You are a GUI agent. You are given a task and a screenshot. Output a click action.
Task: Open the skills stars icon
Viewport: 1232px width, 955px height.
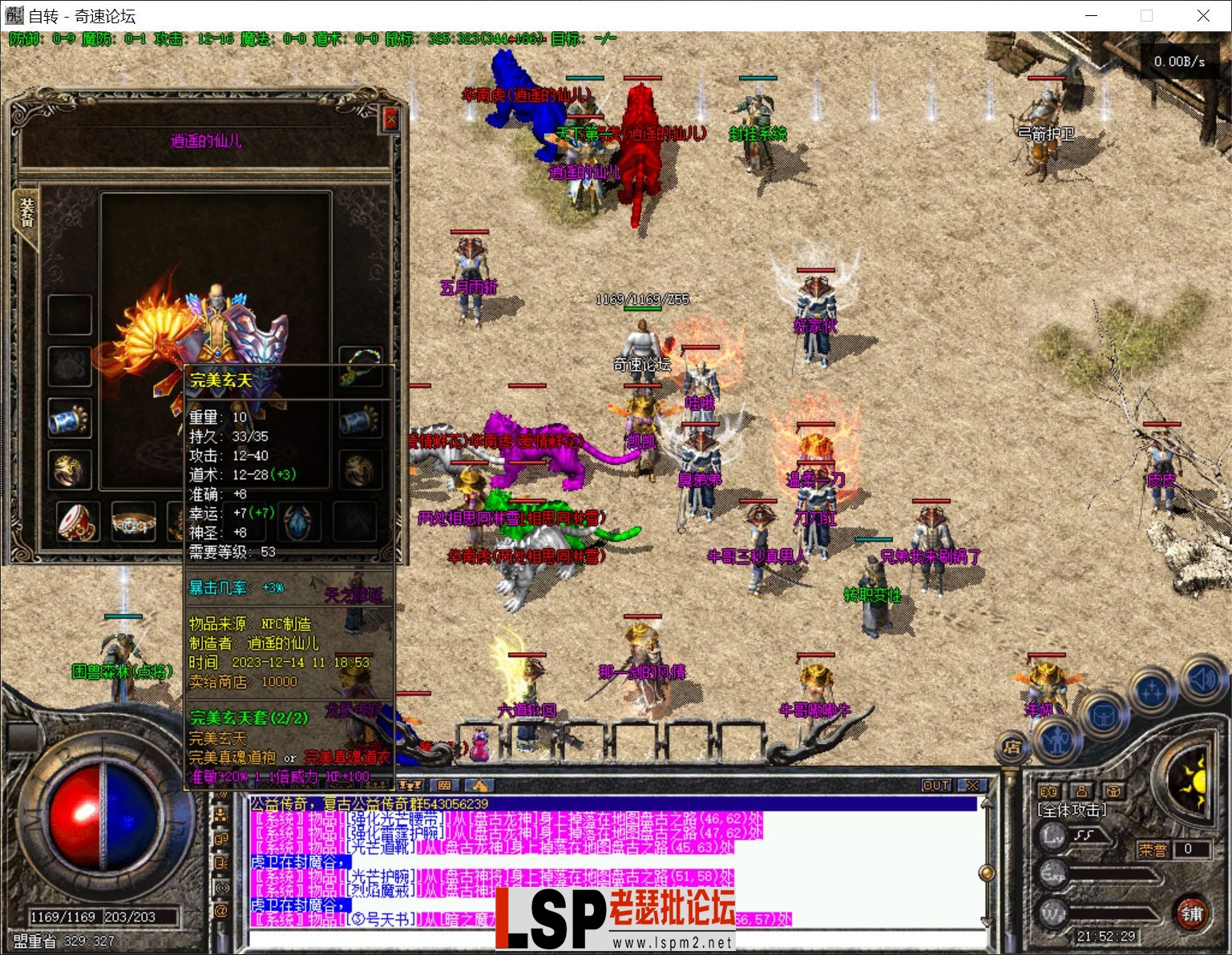tap(1153, 691)
